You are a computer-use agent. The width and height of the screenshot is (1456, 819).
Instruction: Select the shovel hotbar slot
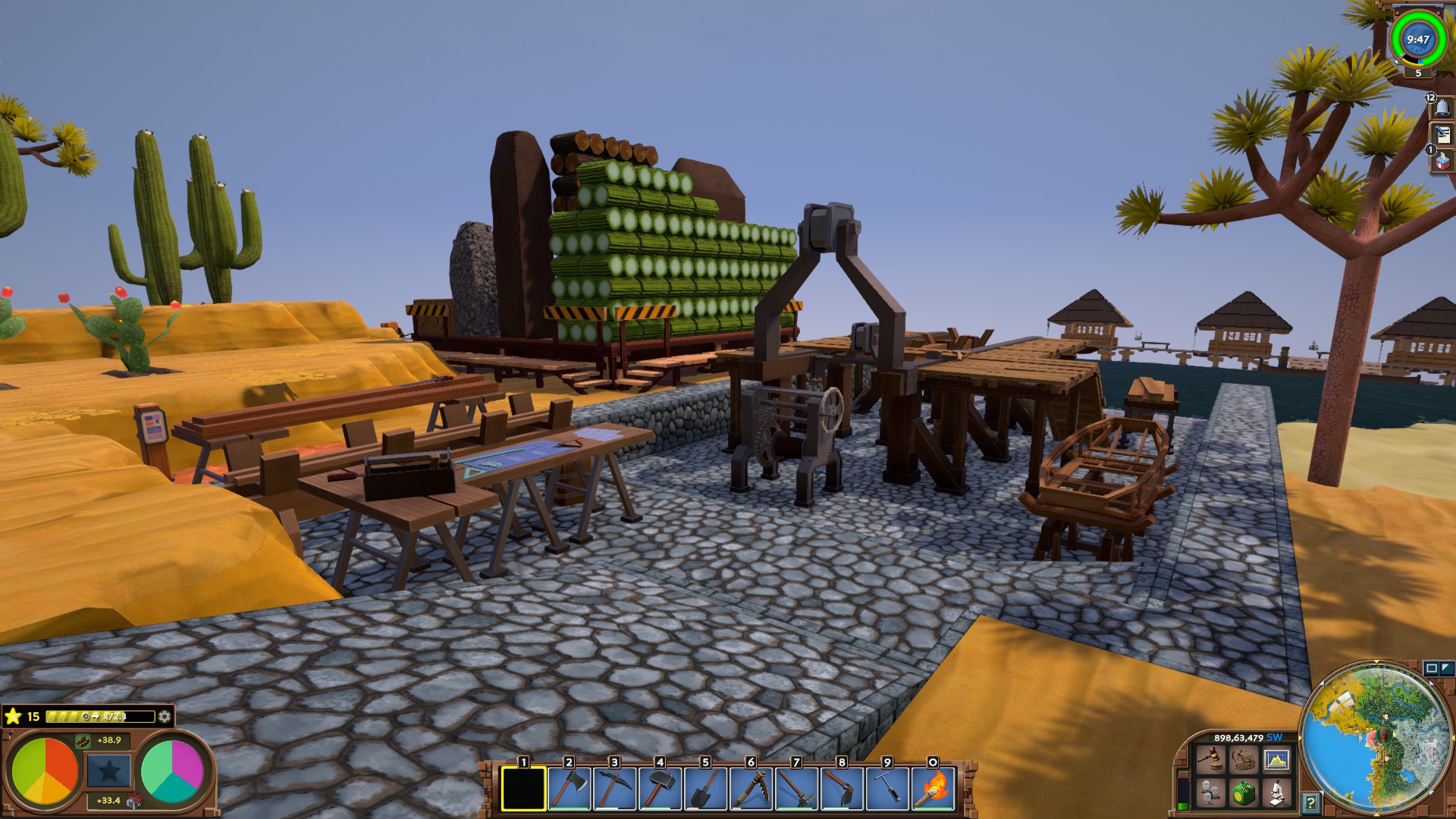pos(705,789)
